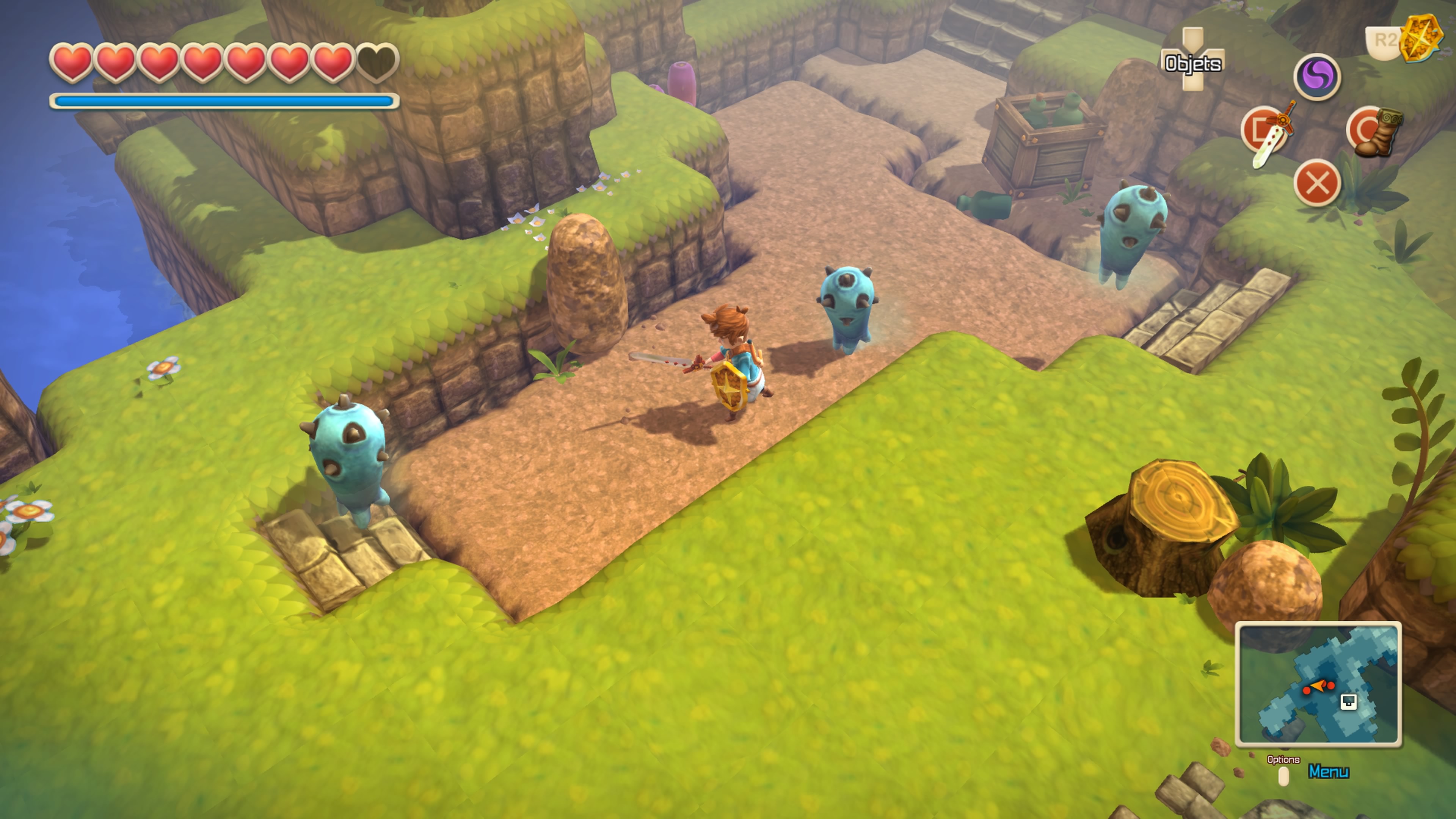Select the sword attack icon
The width and height of the screenshot is (1456, 819).
(1268, 133)
